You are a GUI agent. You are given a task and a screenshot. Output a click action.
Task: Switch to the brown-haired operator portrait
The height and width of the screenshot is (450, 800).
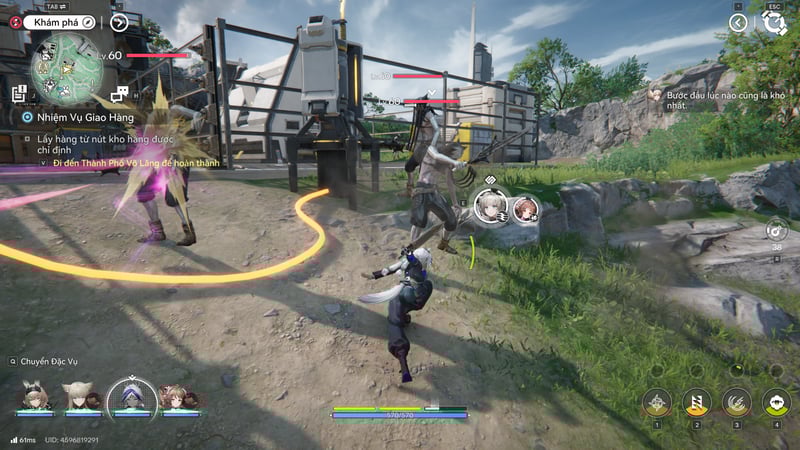coord(178,396)
